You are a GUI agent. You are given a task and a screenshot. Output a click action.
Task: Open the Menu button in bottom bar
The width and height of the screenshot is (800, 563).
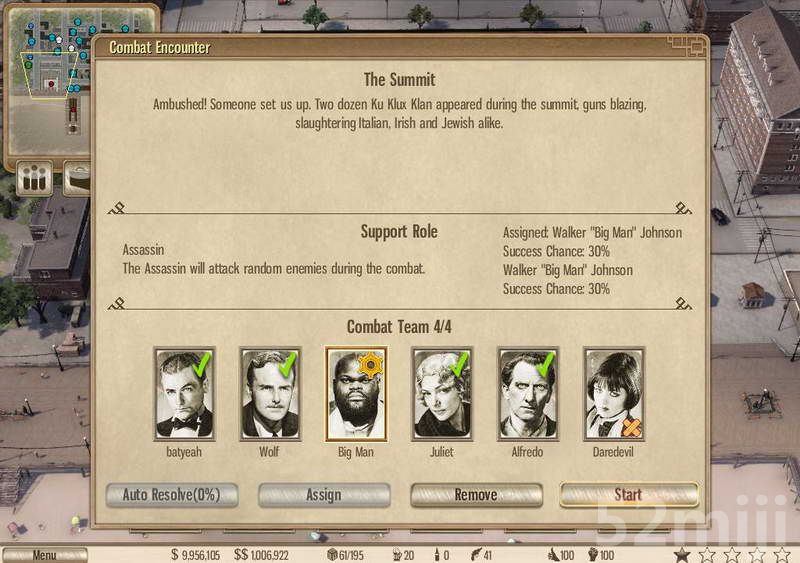point(44,555)
